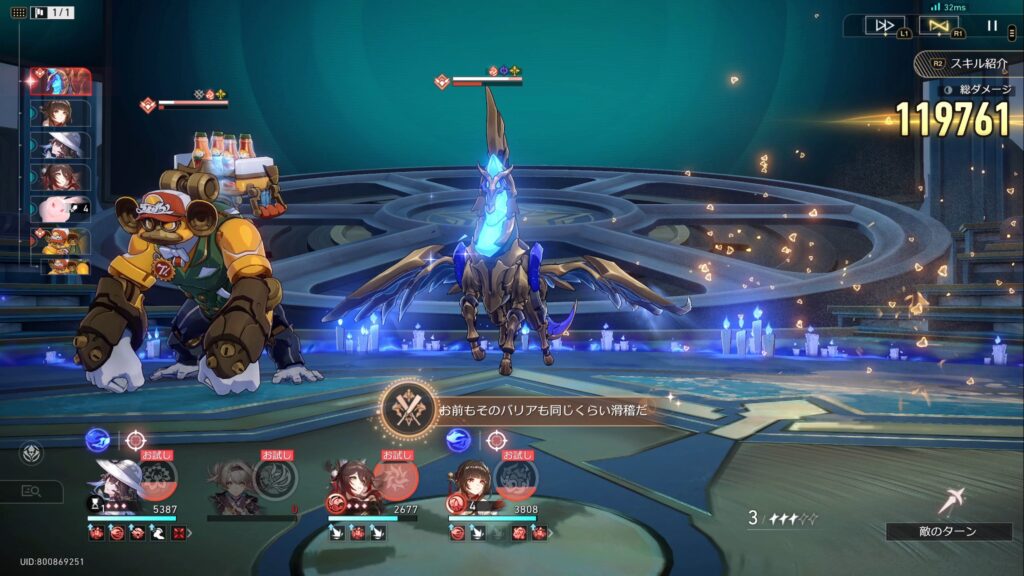Select the blue crystal enemy in turn order
The width and height of the screenshot is (1024, 576).
(61, 81)
